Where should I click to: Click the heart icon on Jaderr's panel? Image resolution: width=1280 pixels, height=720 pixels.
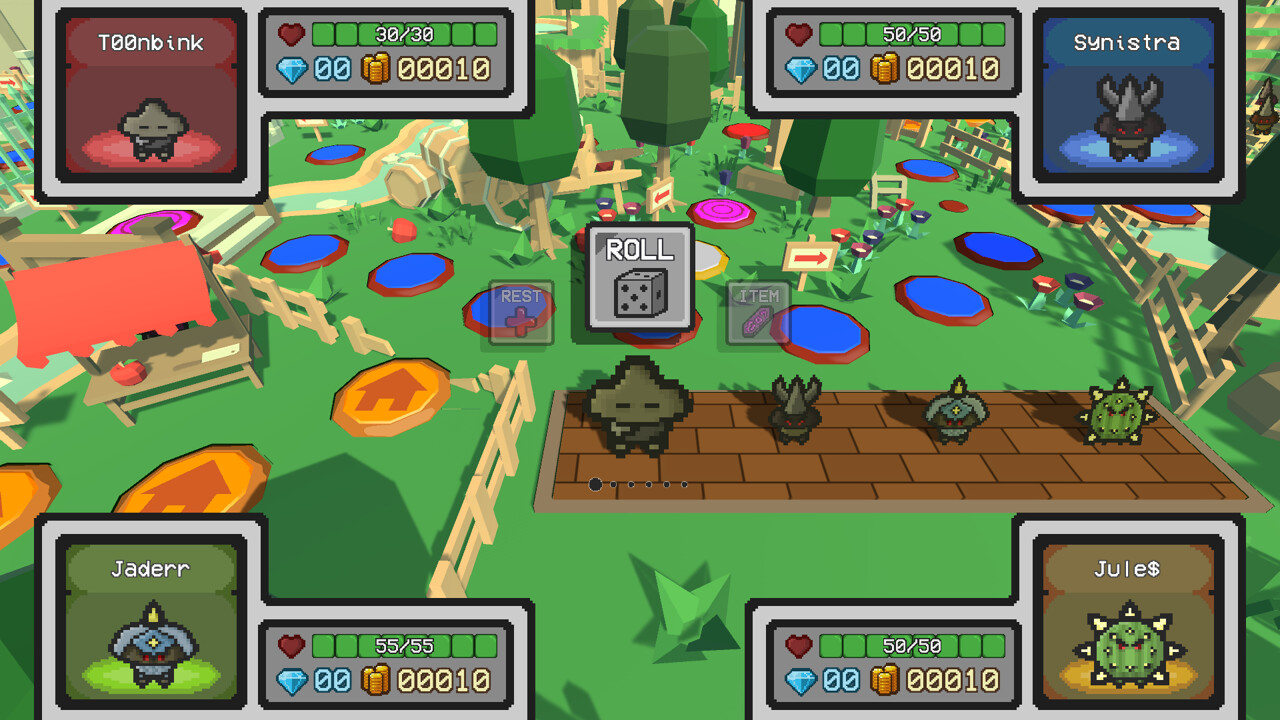click(x=291, y=645)
